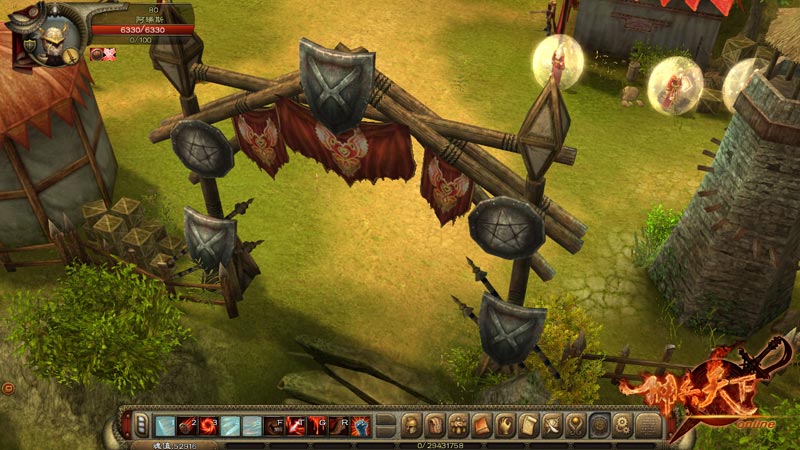This screenshot has height=450, width=800.
Task: Use the skill bound to F
Action: click(274, 425)
